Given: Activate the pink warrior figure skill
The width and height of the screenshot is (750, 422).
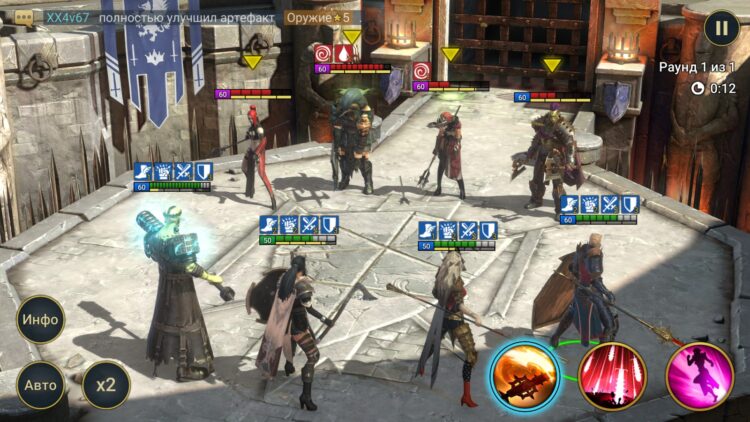Looking at the screenshot, I should coord(700,377).
